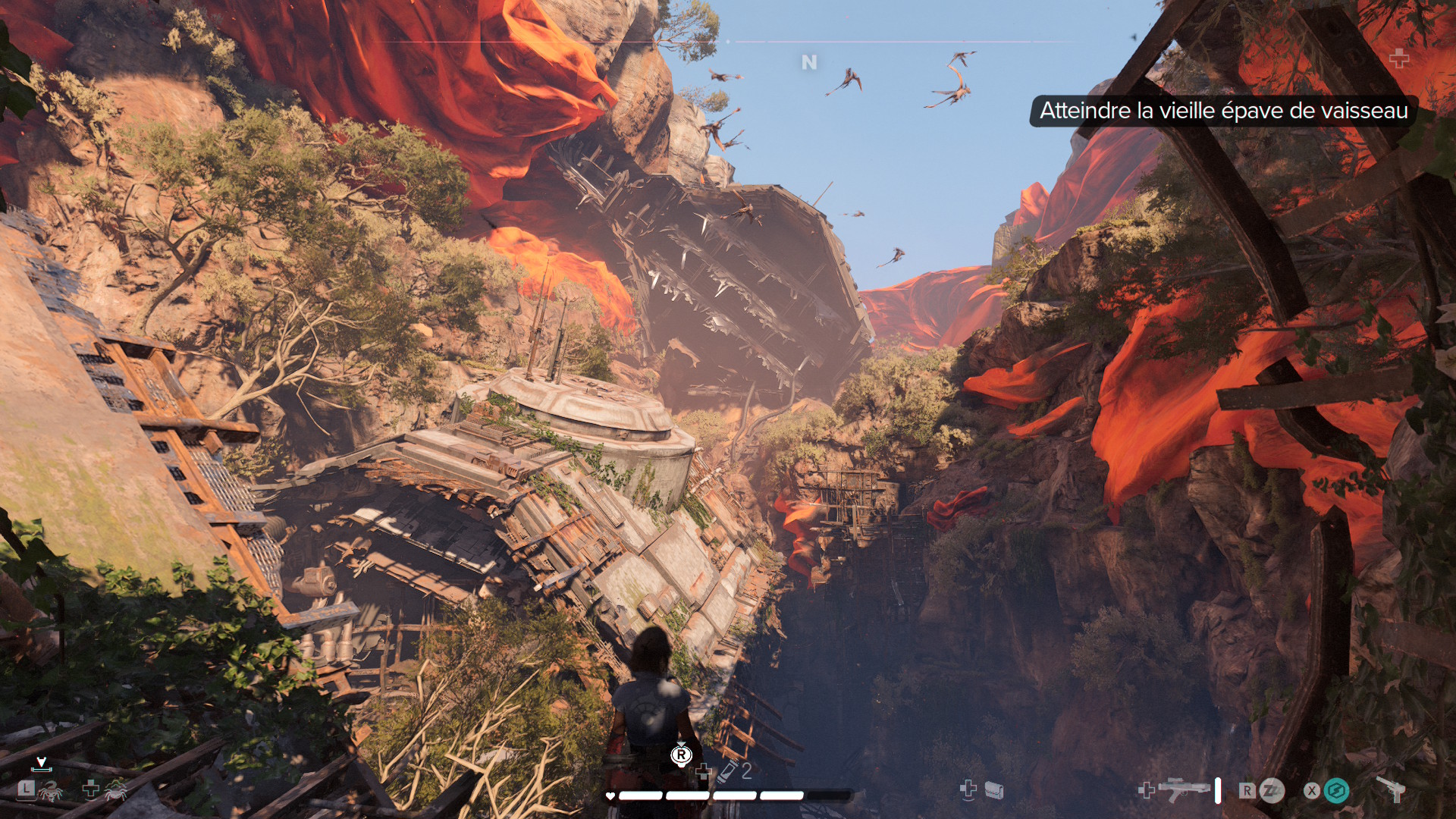Select the Nix icon with arcs above

tap(115, 790)
